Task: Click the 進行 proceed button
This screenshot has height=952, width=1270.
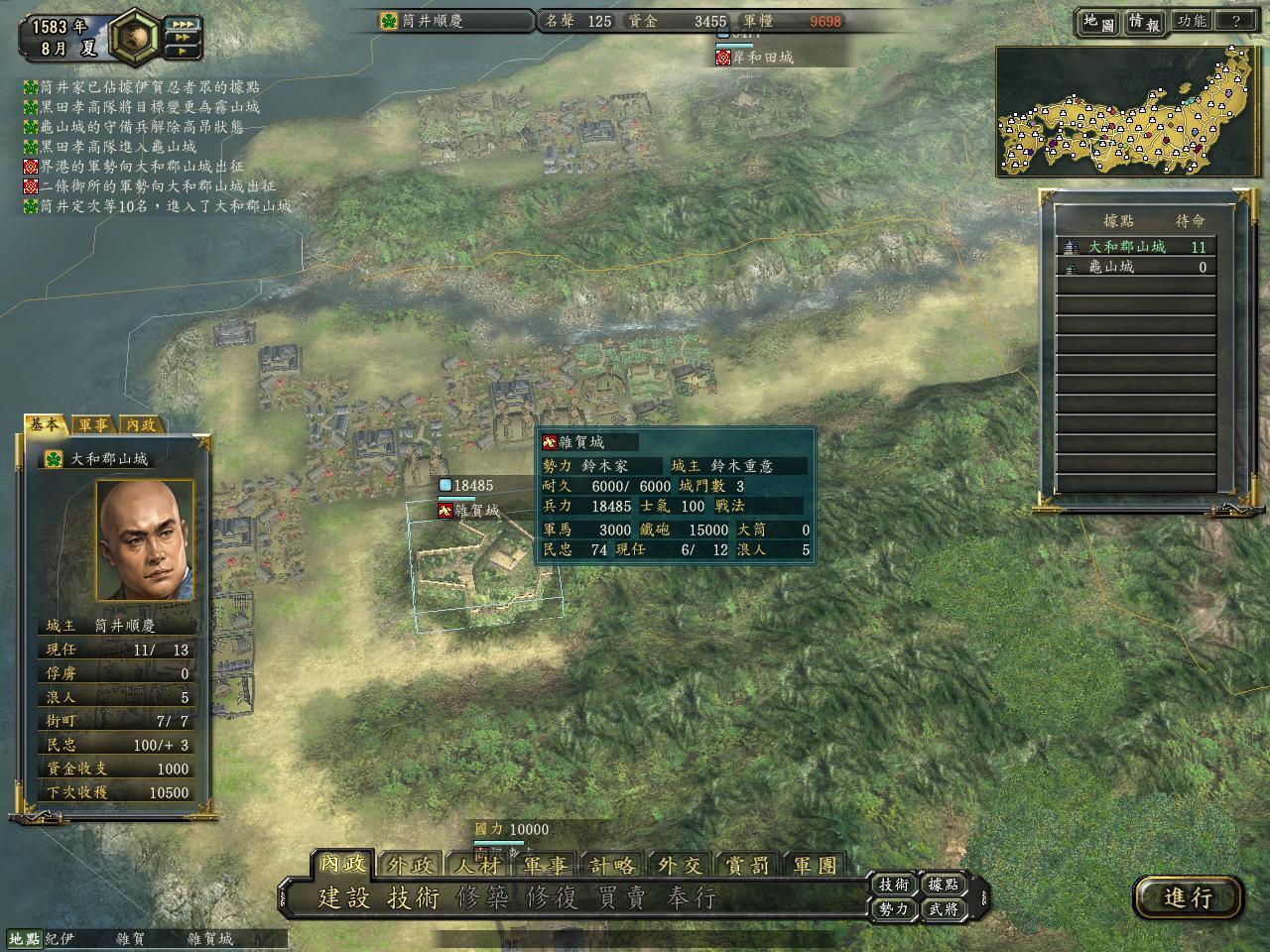Action: 1188,897
